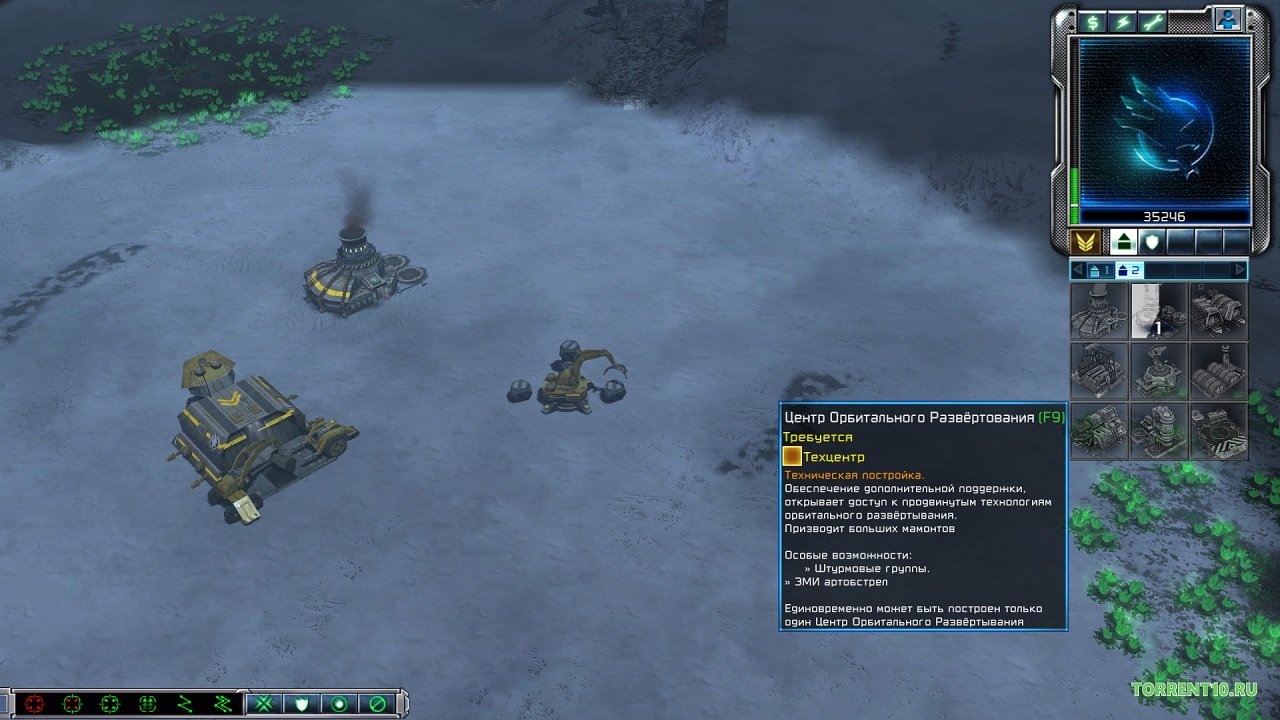Select the single zigzag path command
Image resolution: width=1280 pixels, height=720 pixels.
point(185,704)
